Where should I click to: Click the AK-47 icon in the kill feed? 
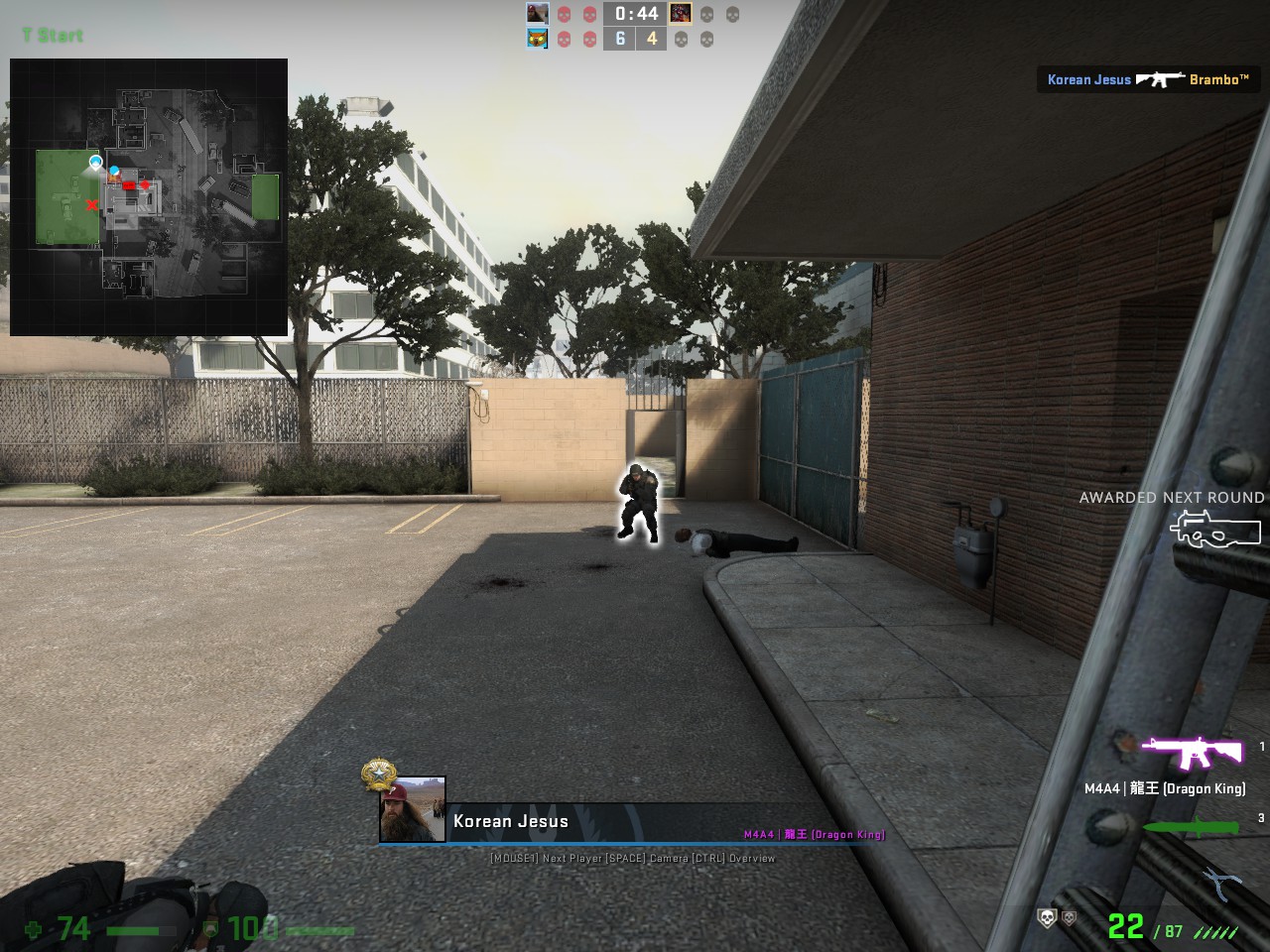(x=1159, y=80)
